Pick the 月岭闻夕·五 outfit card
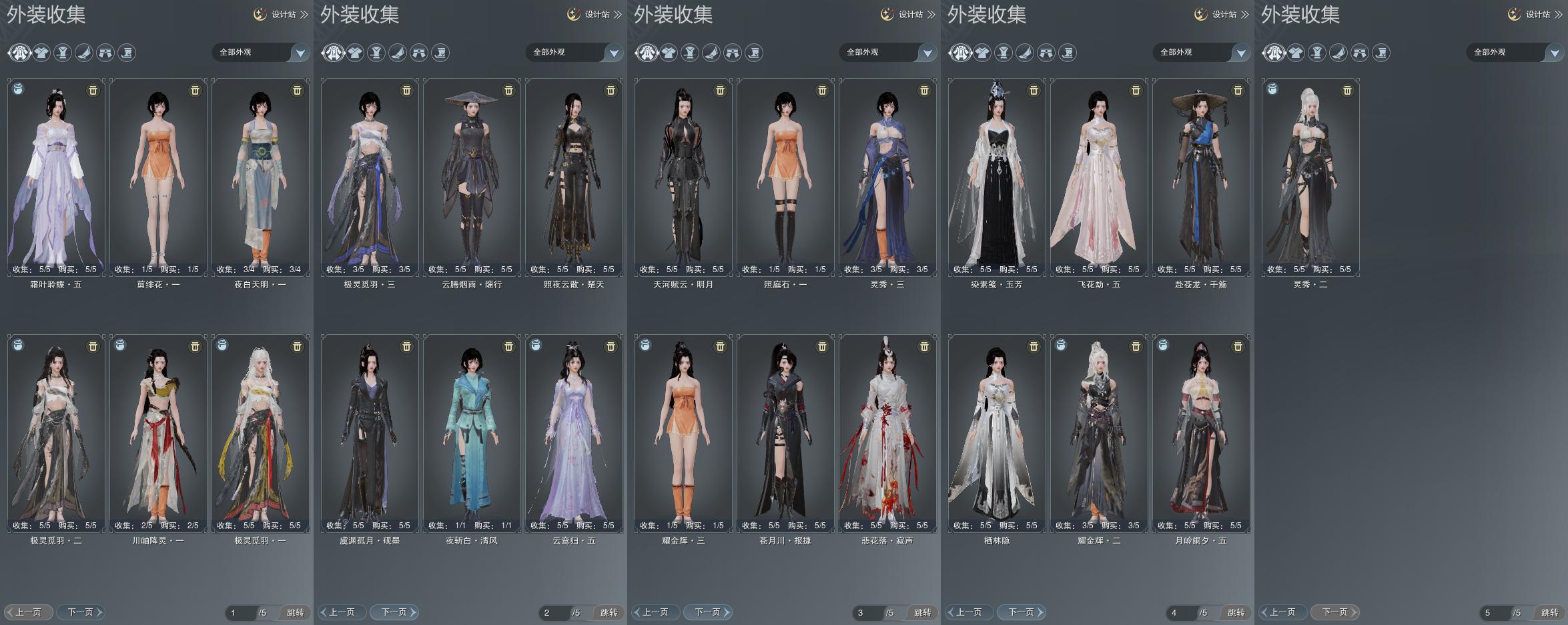 [x=1201, y=433]
